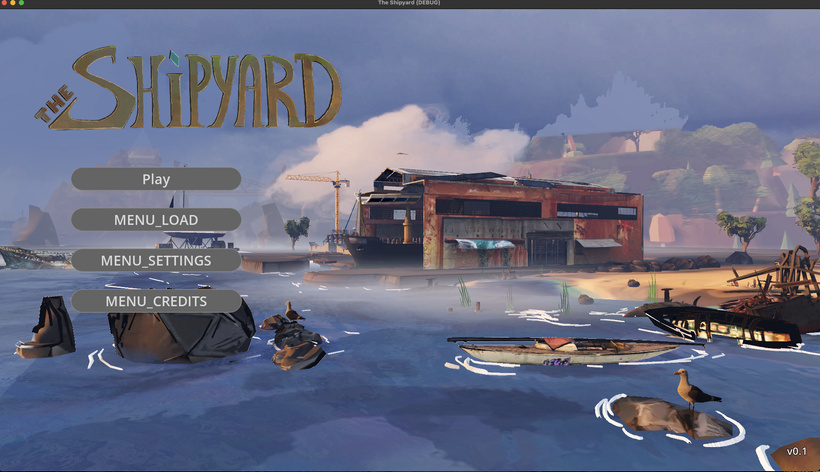Show the MENU_CREDITS screen

coord(155,301)
